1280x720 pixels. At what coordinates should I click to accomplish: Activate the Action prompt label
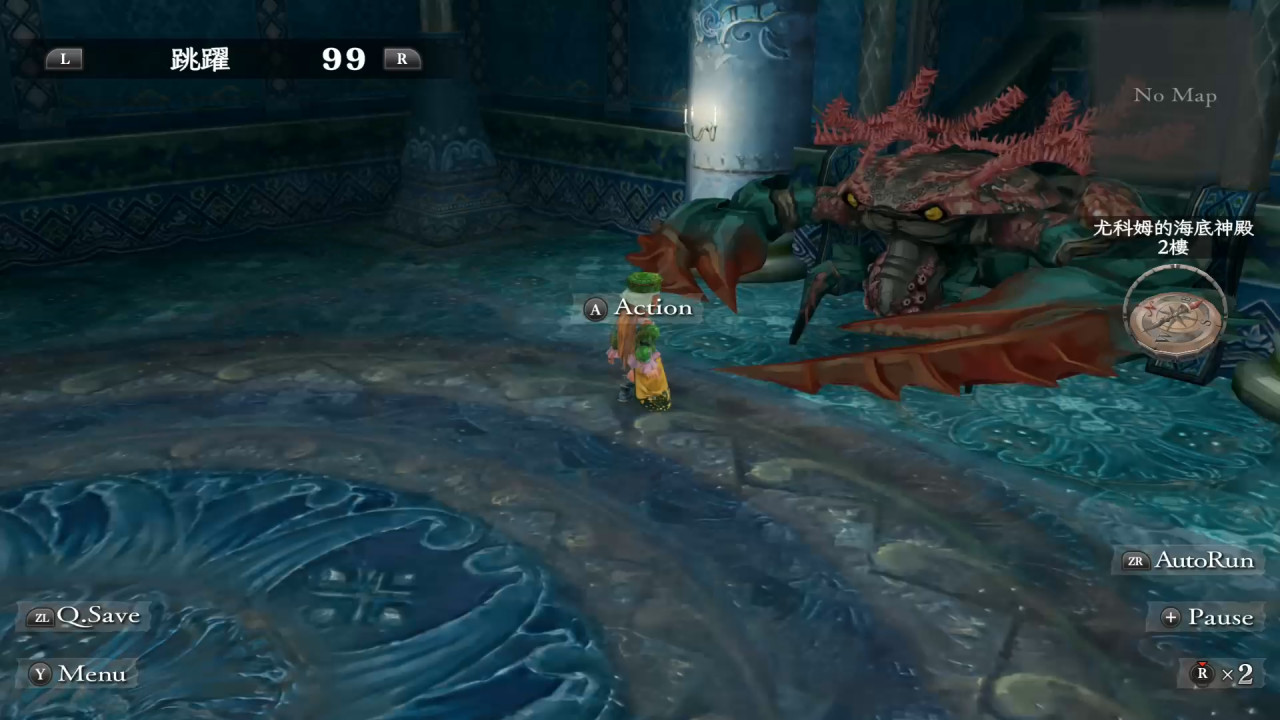pyautogui.click(x=639, y=308)
